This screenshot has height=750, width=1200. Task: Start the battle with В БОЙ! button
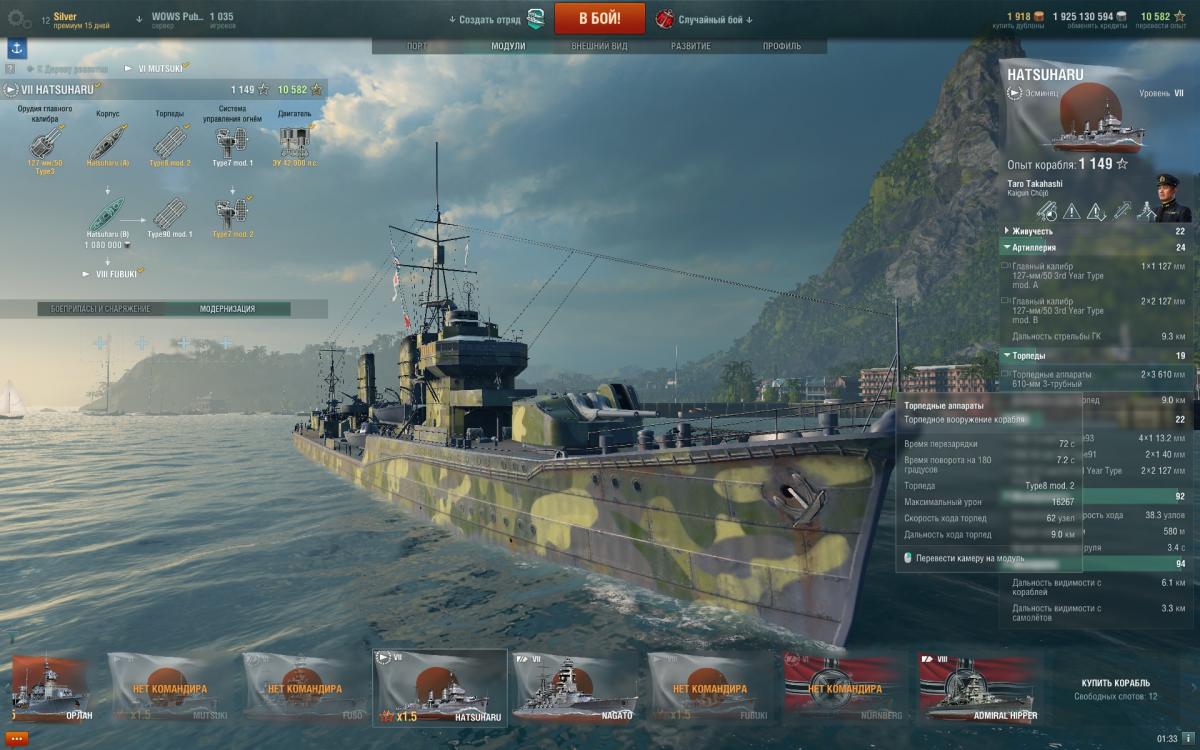tap(598, 18)
